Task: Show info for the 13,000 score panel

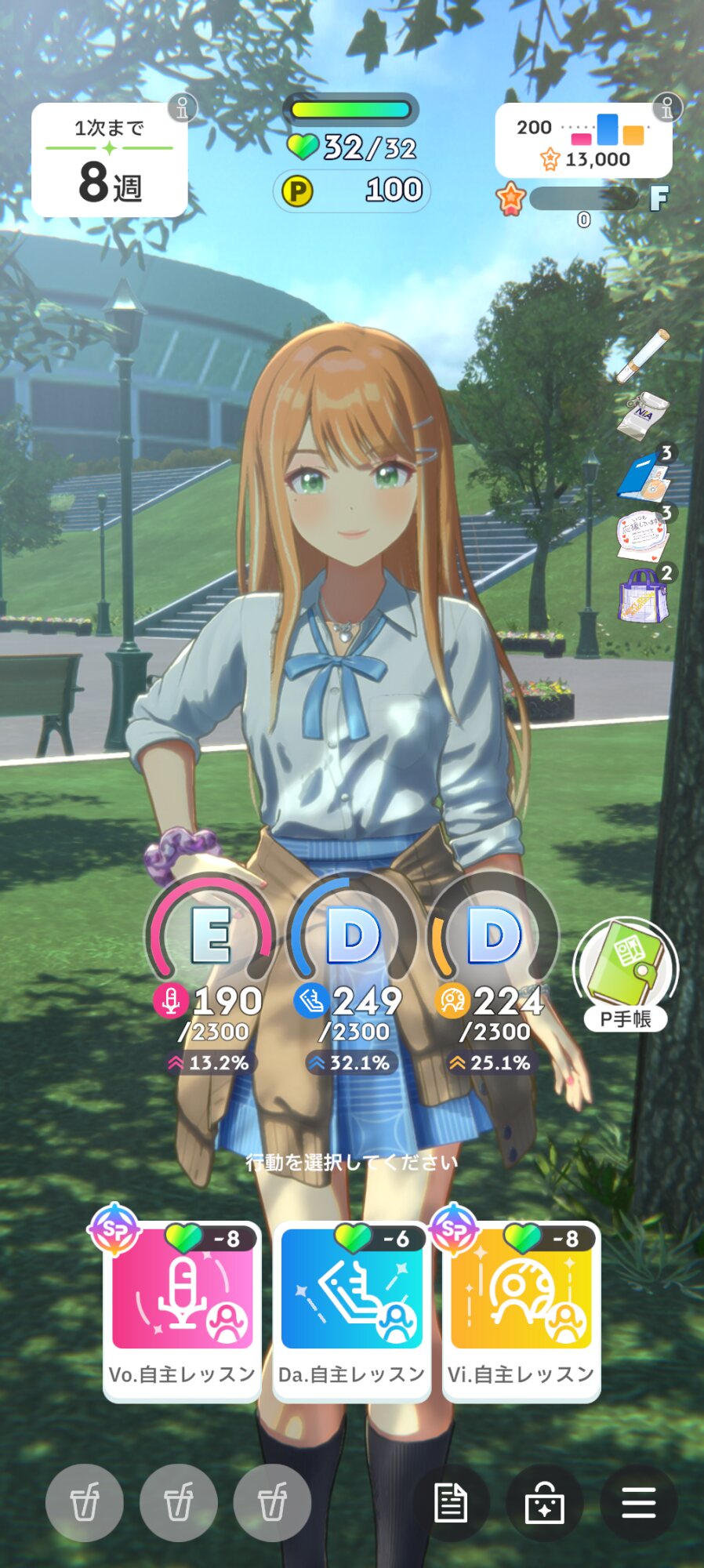Action: pyautogui.click(x=667, y=107)
